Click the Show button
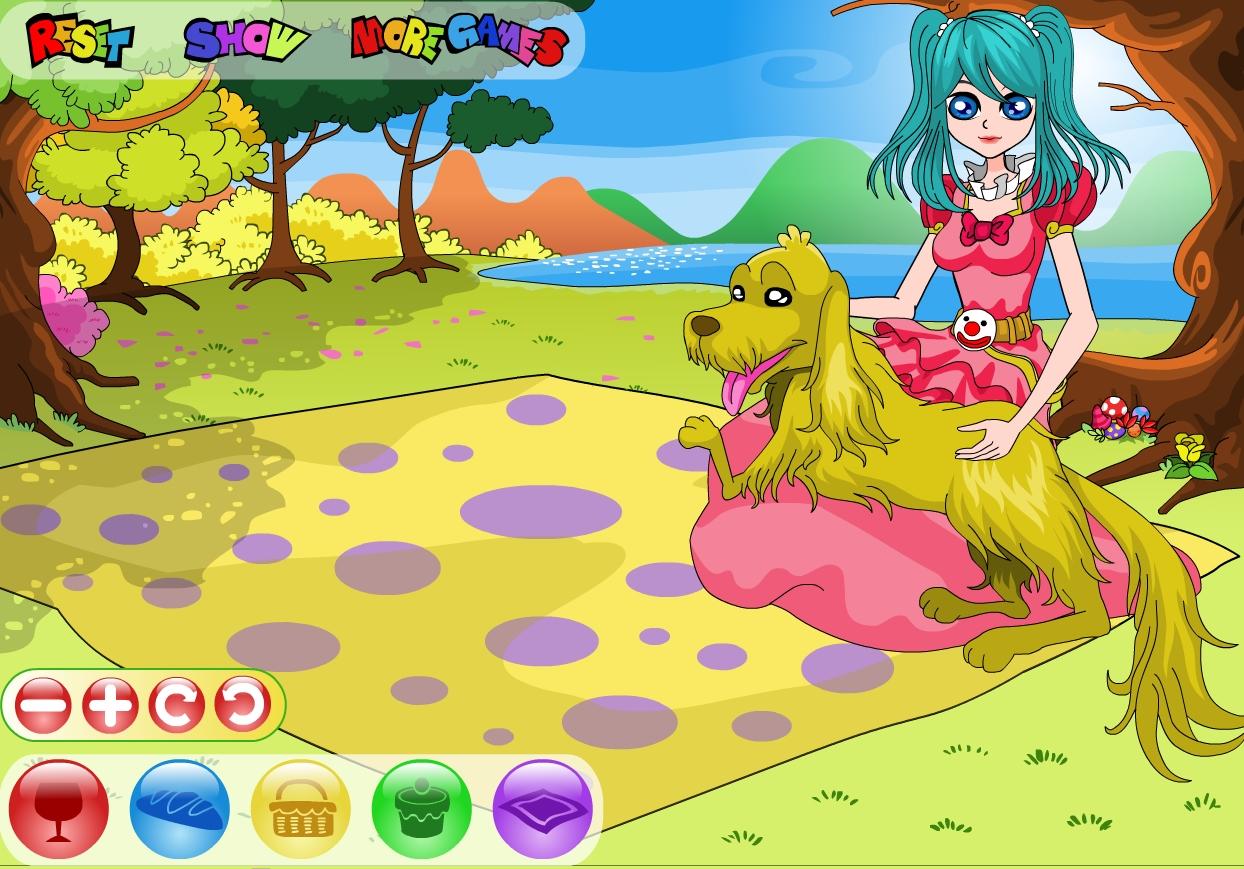This screenshot has height=869, width=1244. tap(246, 41)
